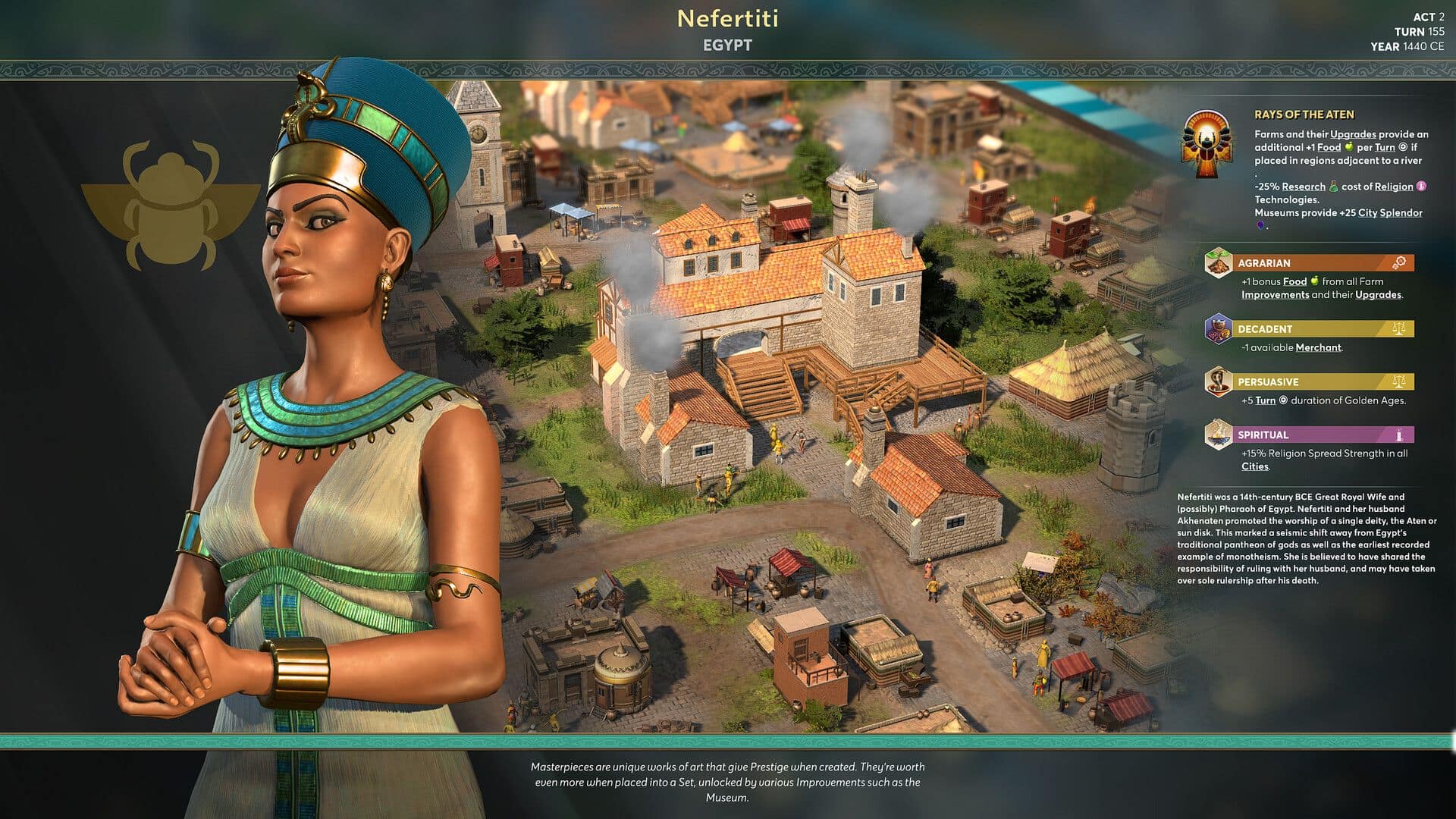The width and height of the screenshot is (1456, 819).
Task: Open the Cities link under Spiritual
Action: (1254, 466)
